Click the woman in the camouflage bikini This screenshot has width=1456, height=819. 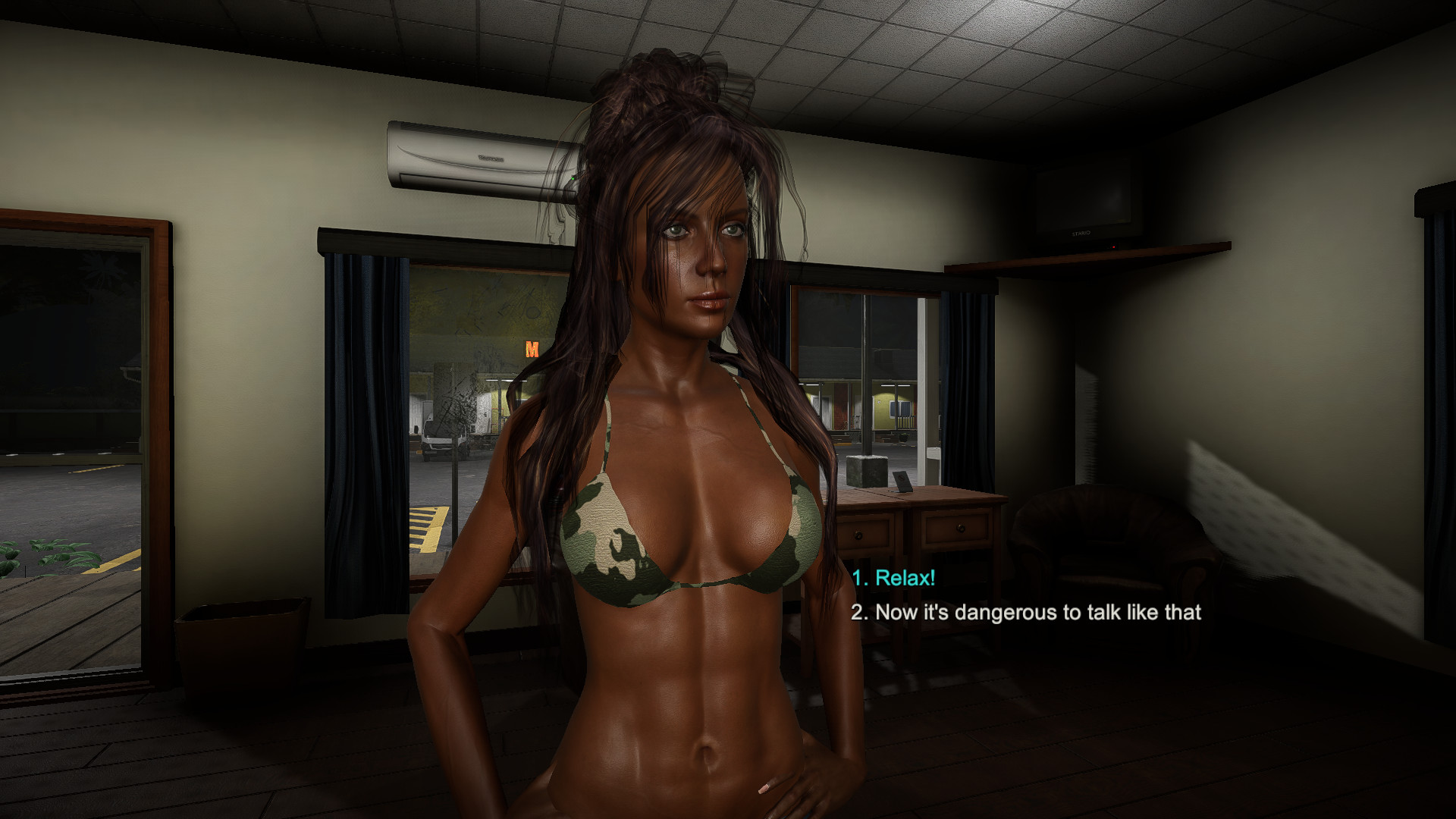(682, 531)
